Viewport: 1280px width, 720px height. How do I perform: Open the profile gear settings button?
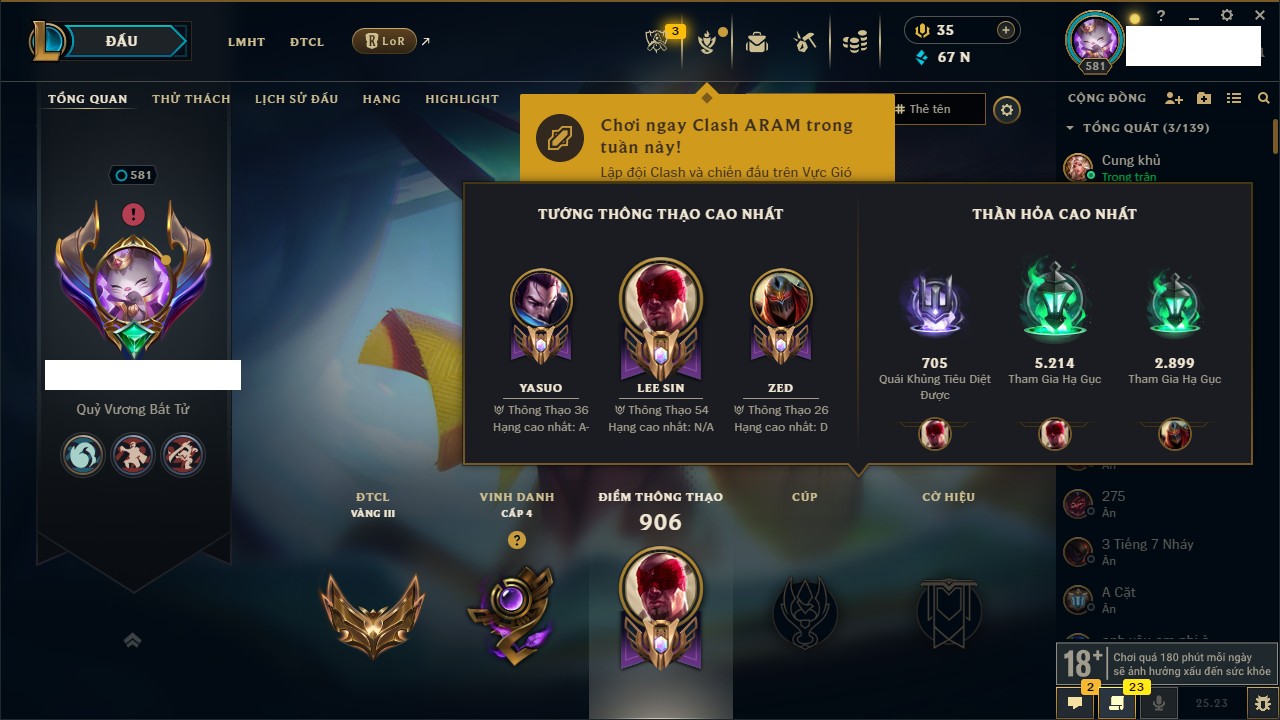point(1008,109)
